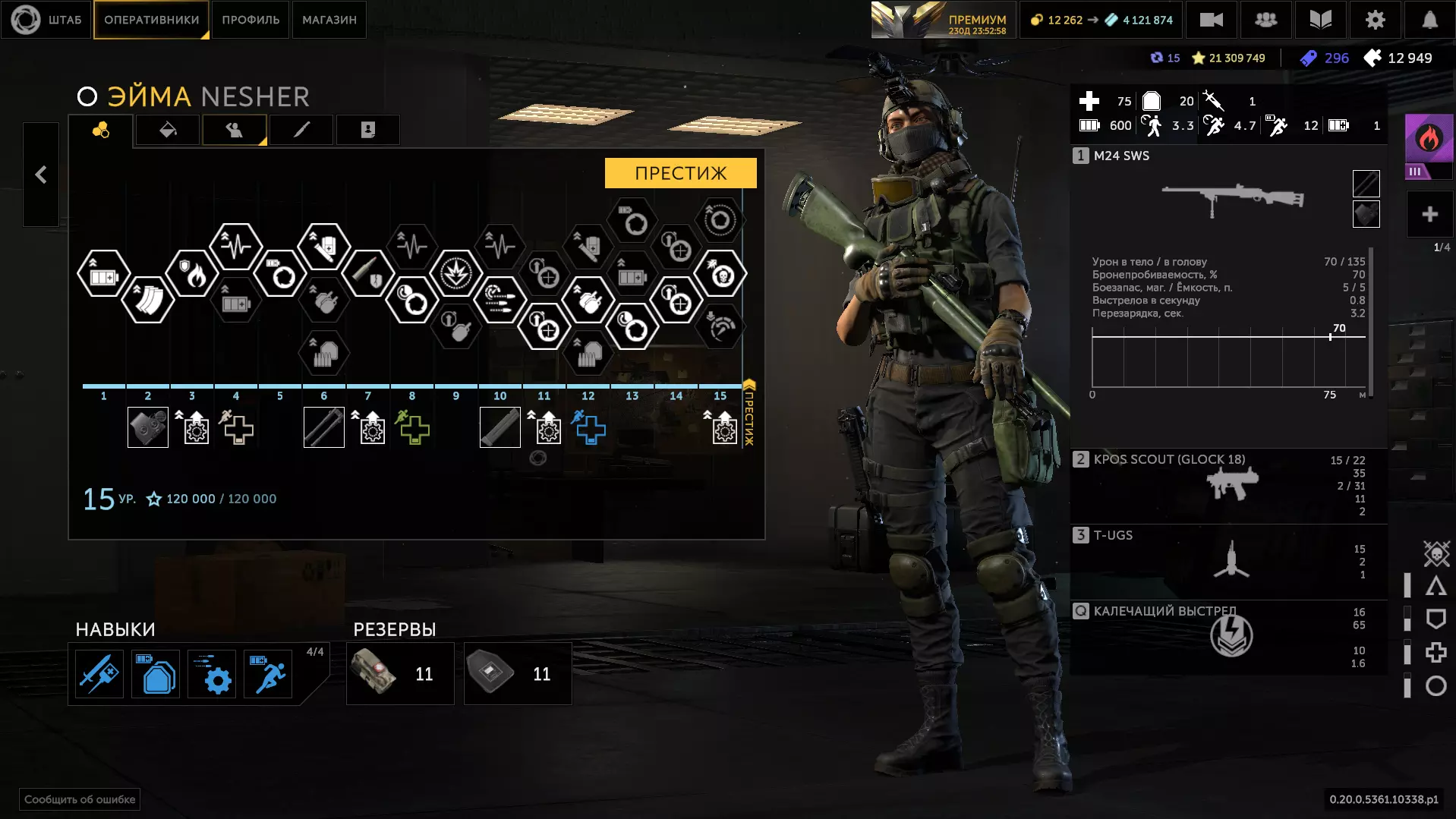Open the settings gear icon
1456x819 pixels.
(1375, 20)
